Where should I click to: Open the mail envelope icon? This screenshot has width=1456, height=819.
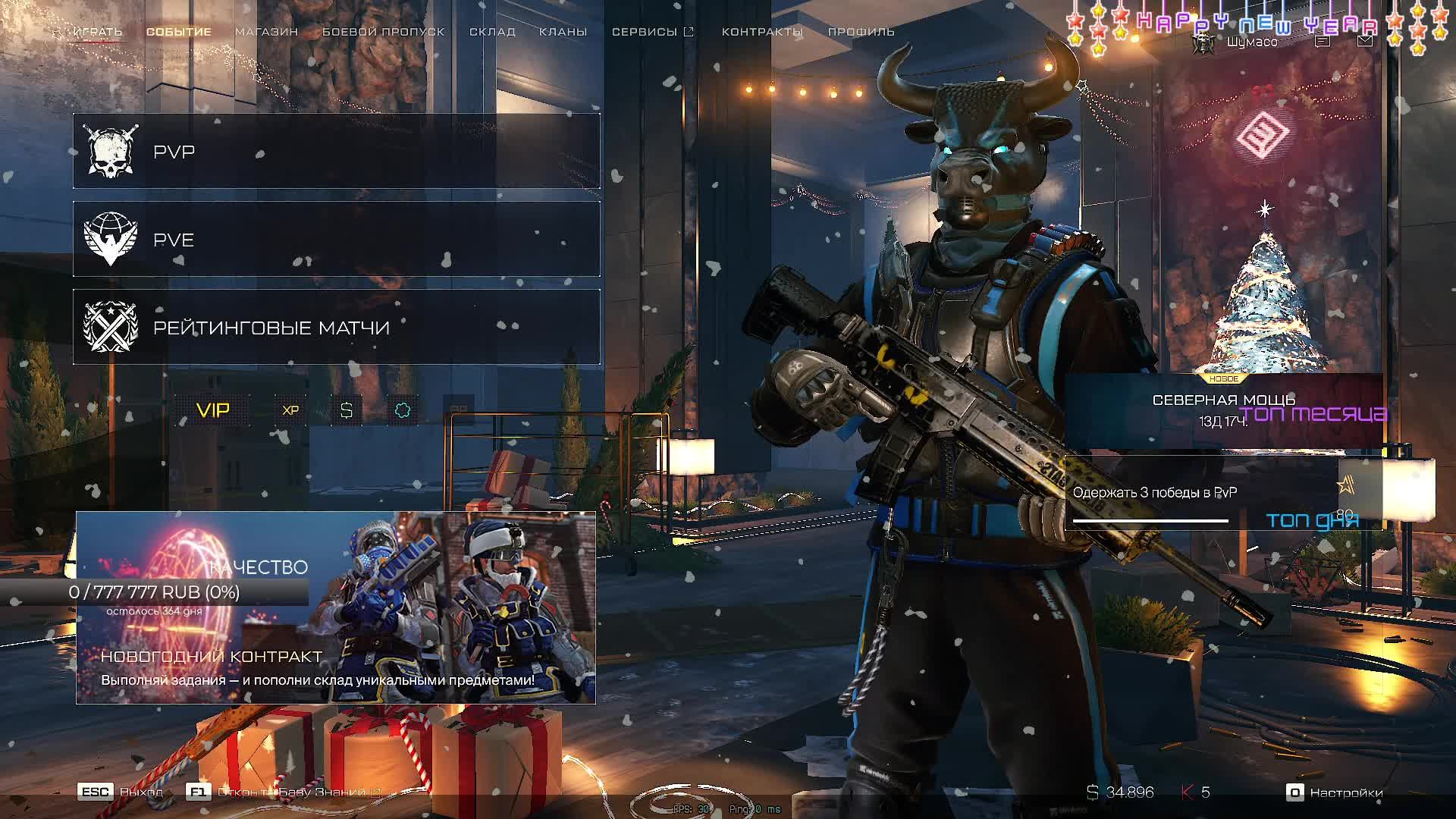click(1364, 42)
